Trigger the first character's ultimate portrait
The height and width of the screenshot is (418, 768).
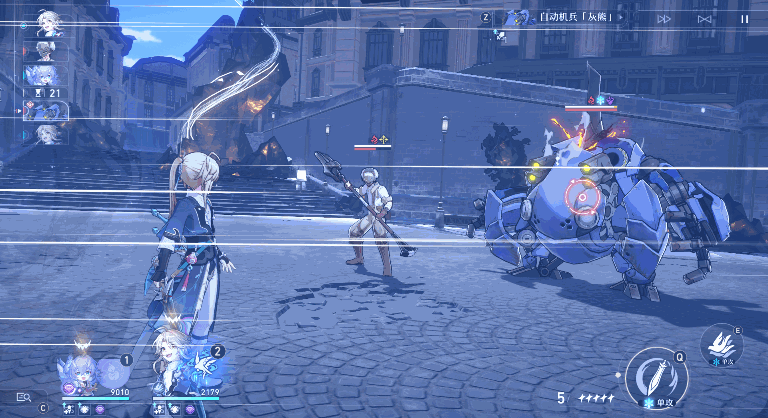82,372
